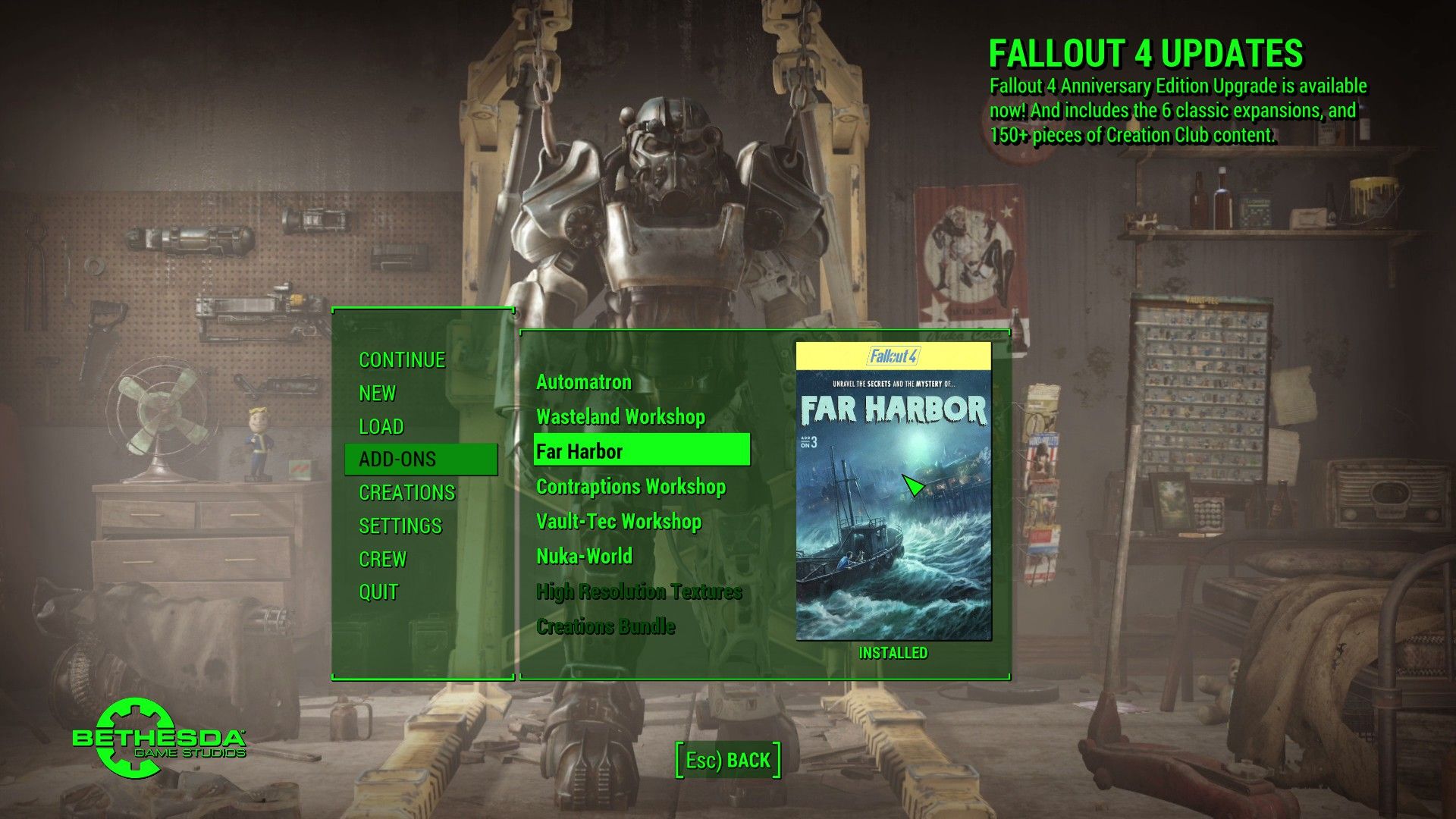Select High Resolution Textures add-on
Image resolution: width=1456 pixels, height=819 pixels.
[639, 591]
